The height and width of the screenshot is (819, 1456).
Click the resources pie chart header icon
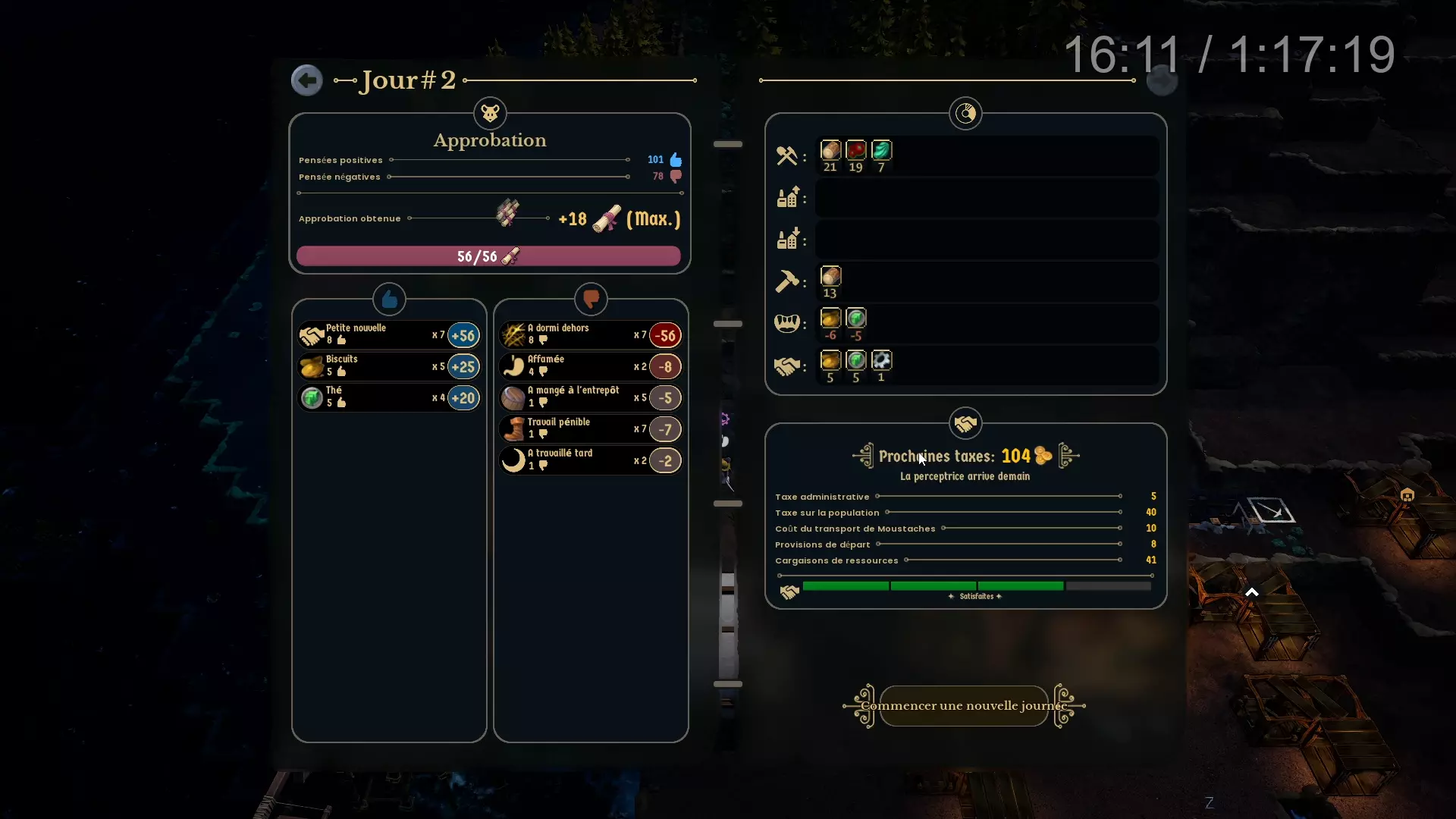[965, 114]
